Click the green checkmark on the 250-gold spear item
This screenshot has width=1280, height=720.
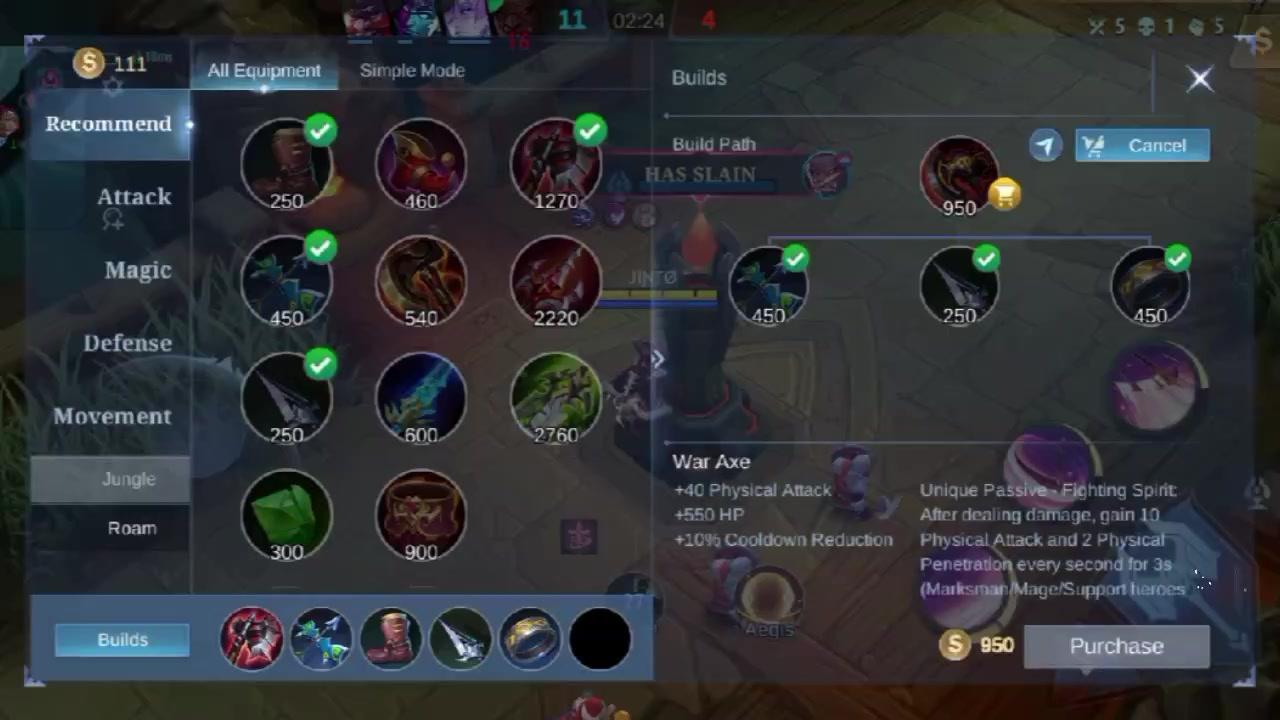pos(320,364)
